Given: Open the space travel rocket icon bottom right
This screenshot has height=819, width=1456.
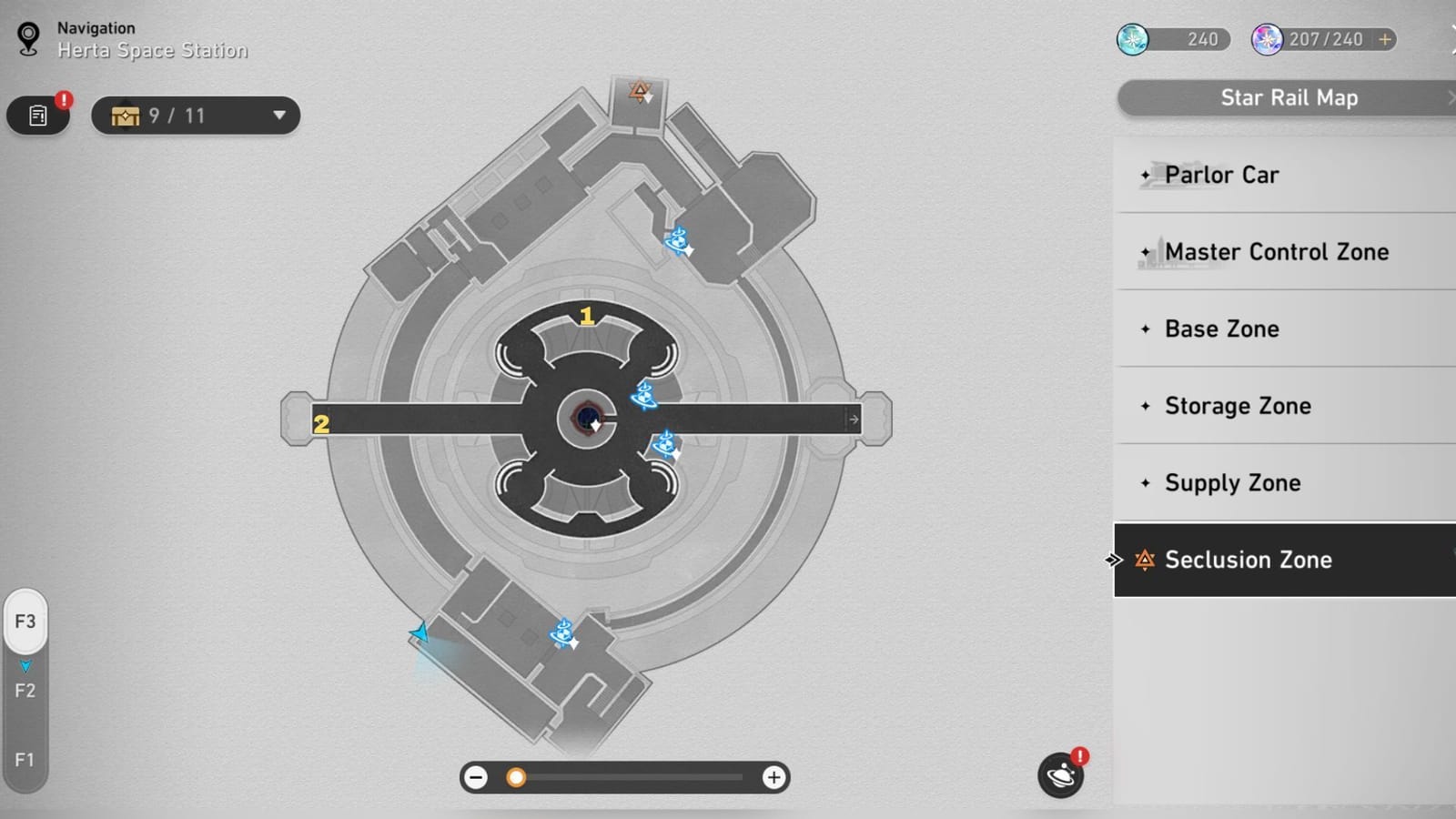Looking at the screenshot, I should (x=1059, y=775).
